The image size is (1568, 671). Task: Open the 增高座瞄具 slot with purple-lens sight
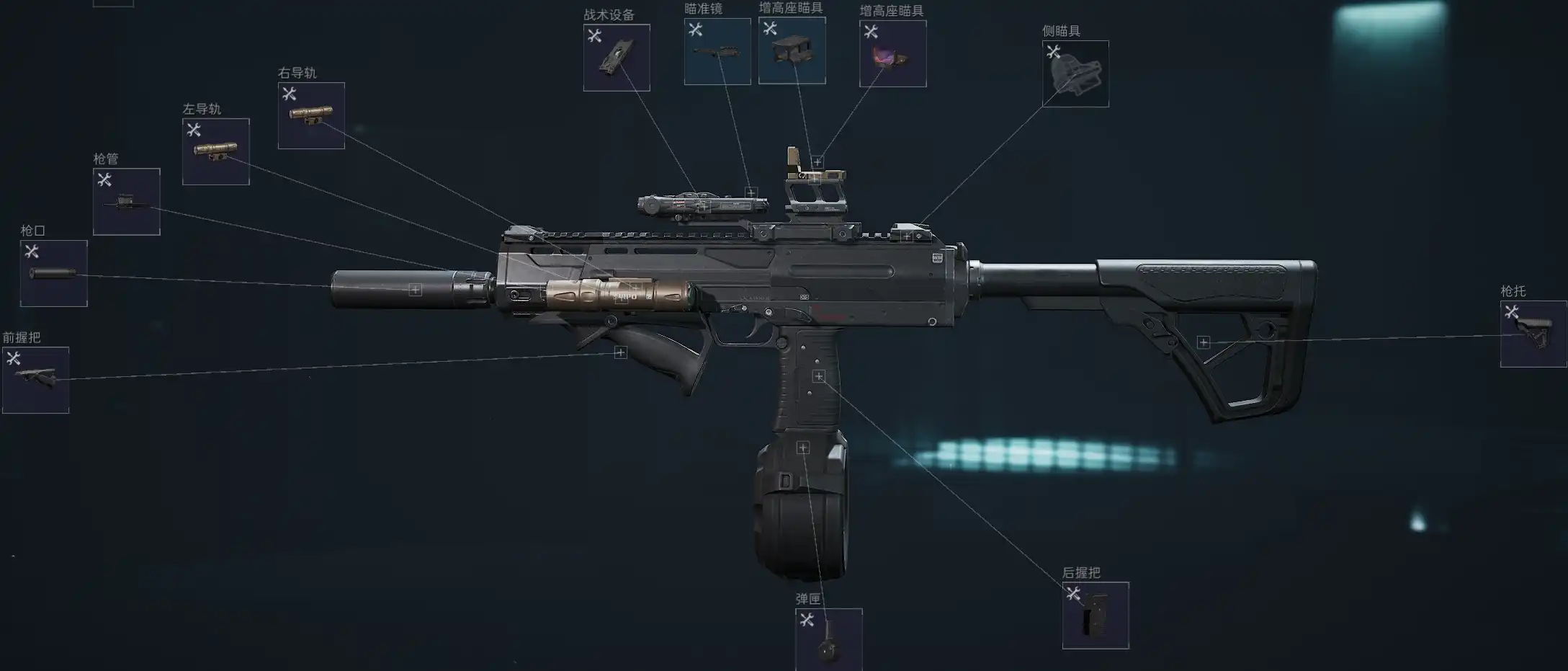tap(892, 53)
